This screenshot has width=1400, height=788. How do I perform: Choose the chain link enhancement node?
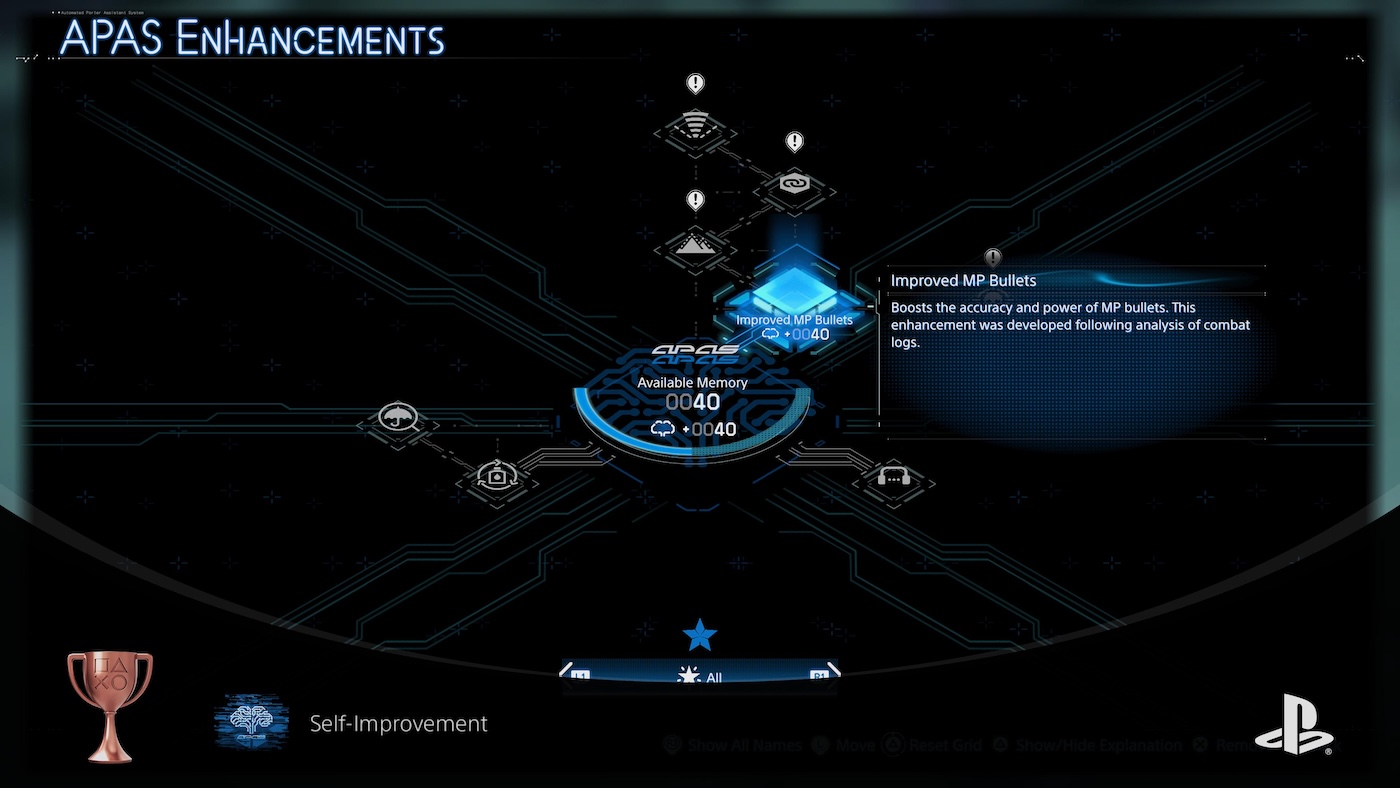794,186
